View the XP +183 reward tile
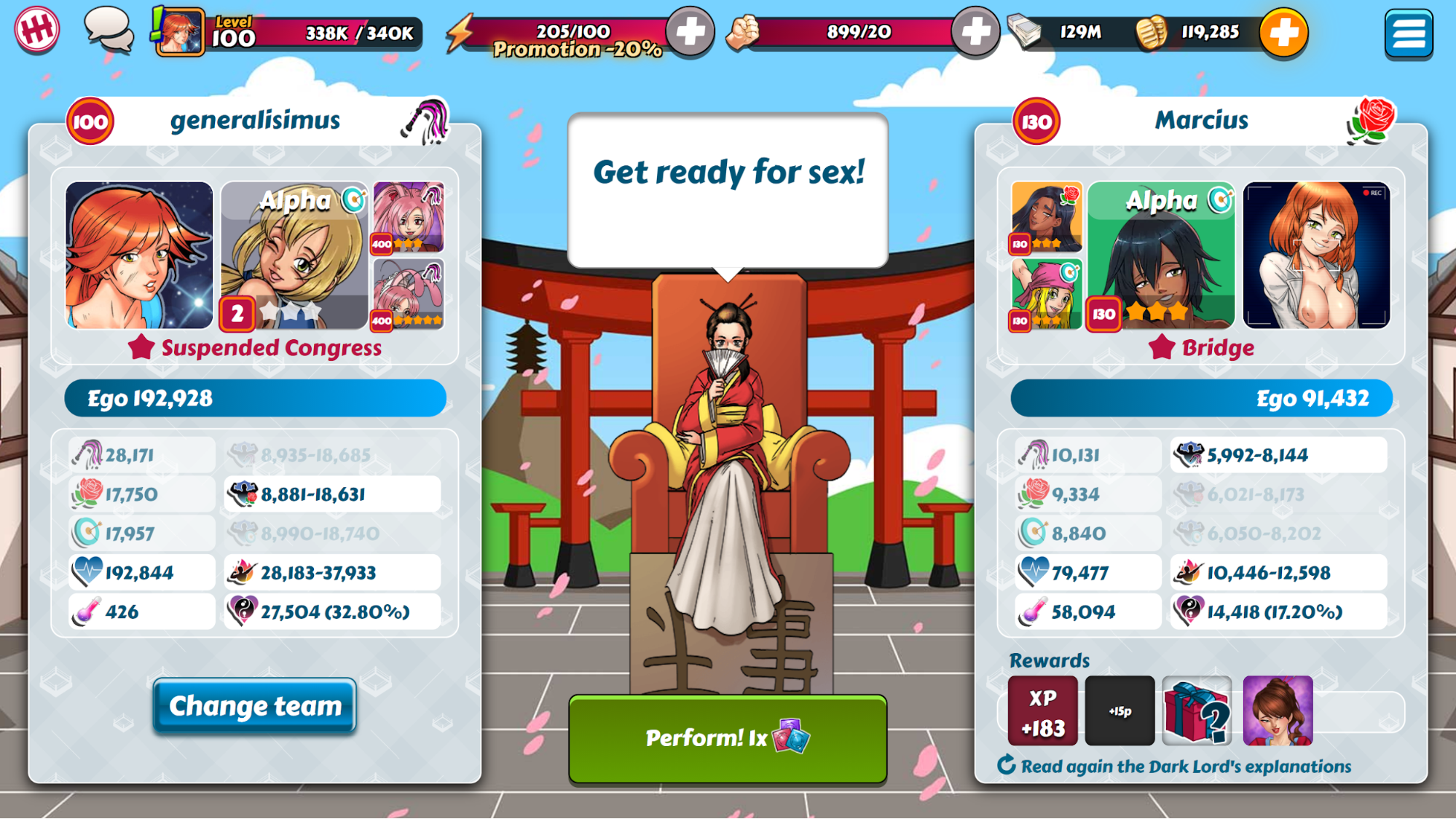 point(1042,711)
